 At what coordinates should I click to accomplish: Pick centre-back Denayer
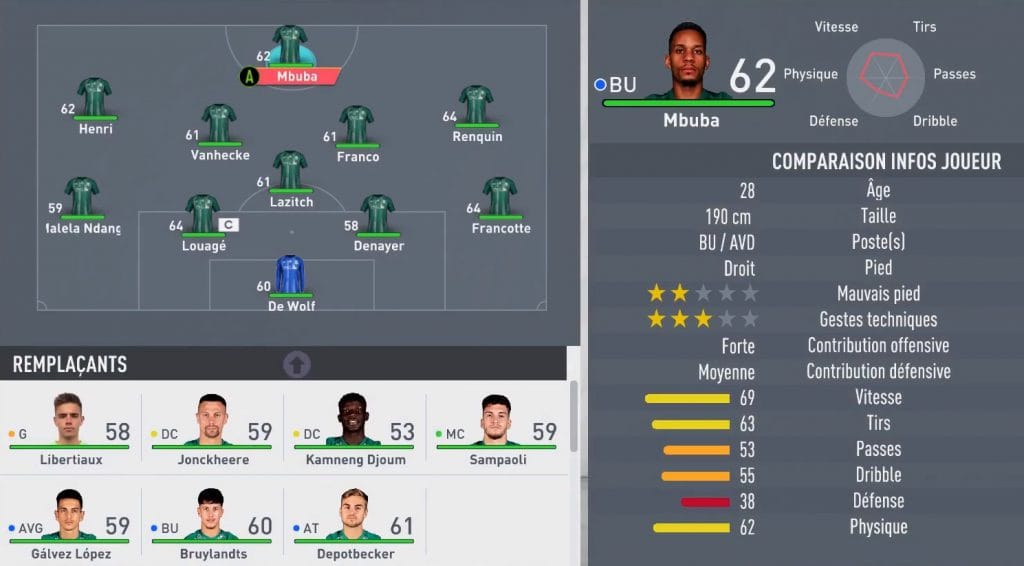377,215
